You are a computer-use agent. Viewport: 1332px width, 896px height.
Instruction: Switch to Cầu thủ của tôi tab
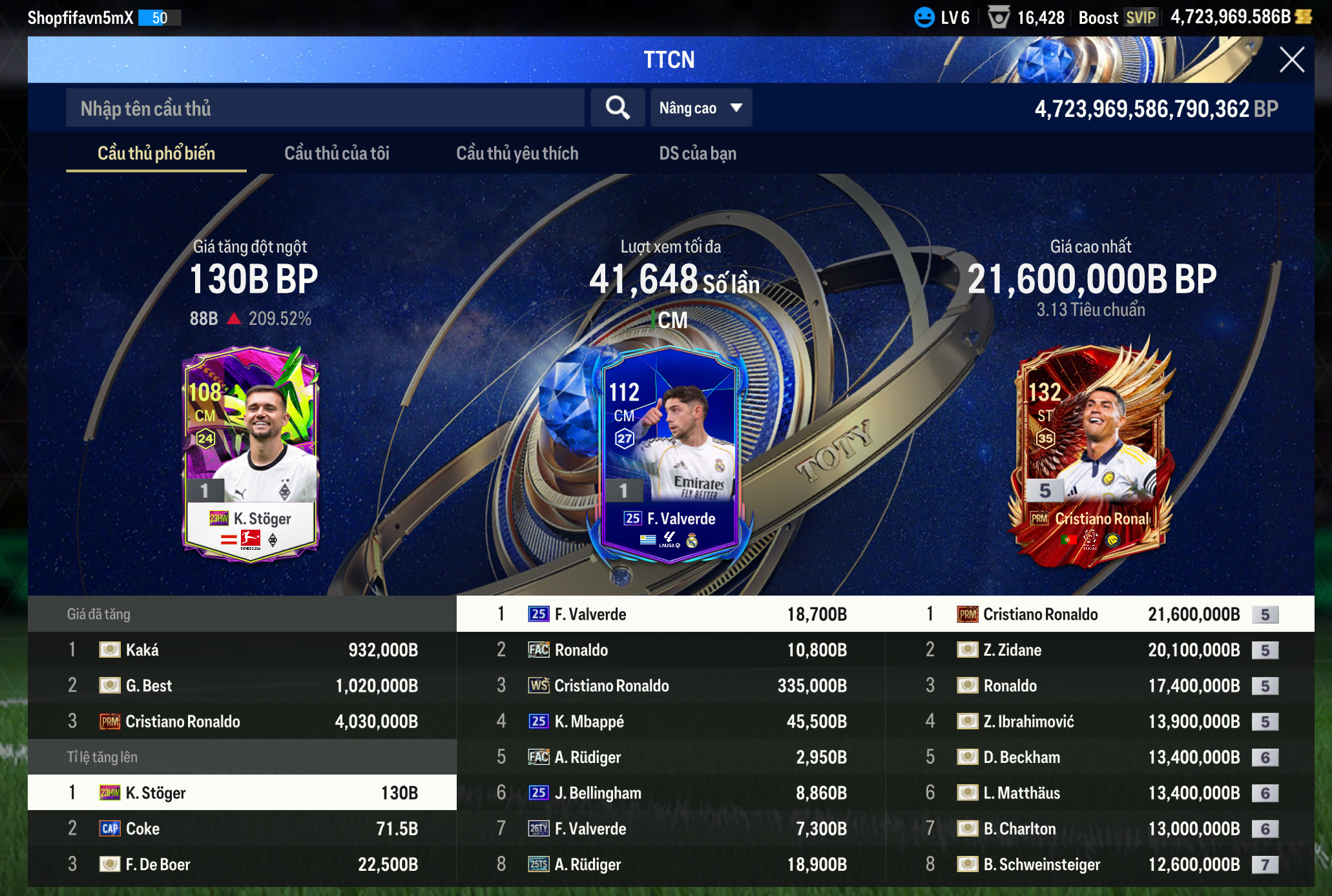click(337, 153)
